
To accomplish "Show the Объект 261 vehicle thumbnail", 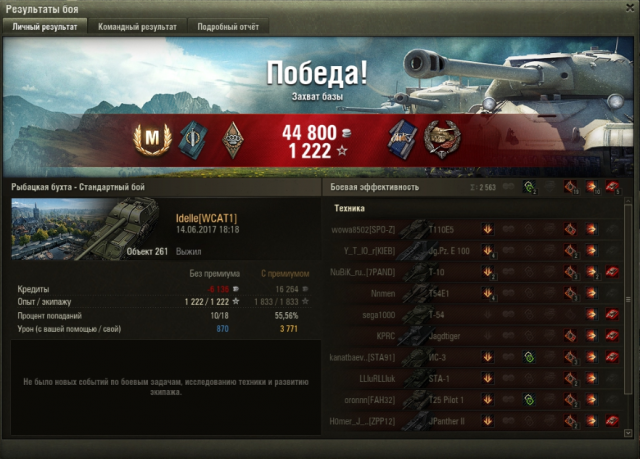I will (x=135, y=228).
